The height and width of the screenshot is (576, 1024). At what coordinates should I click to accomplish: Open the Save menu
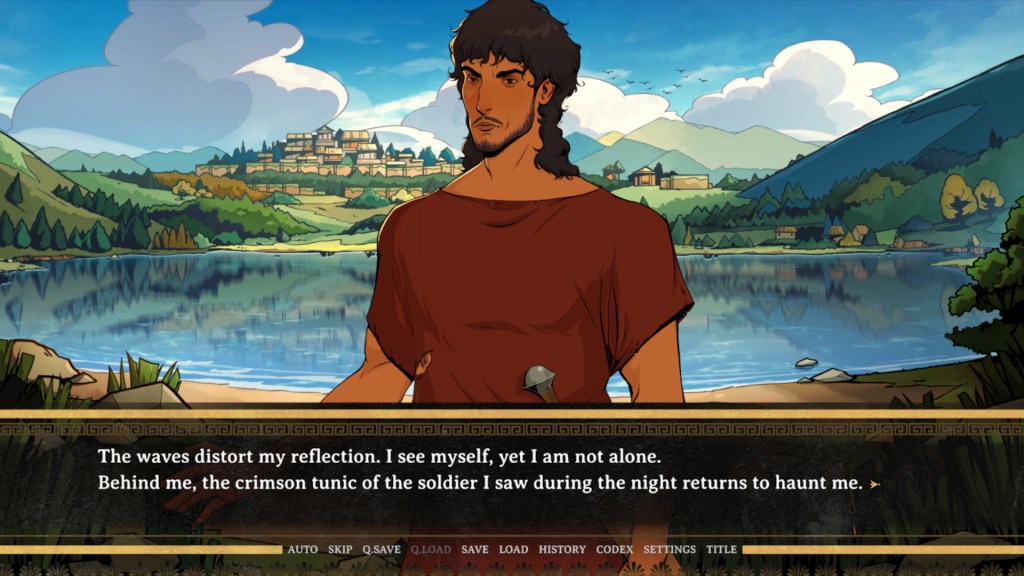tap(475, 549)
